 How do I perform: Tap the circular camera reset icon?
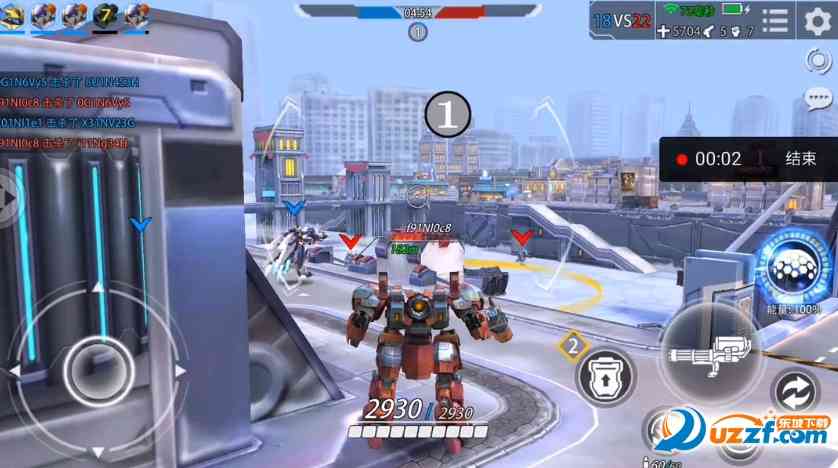pos(817,61)
